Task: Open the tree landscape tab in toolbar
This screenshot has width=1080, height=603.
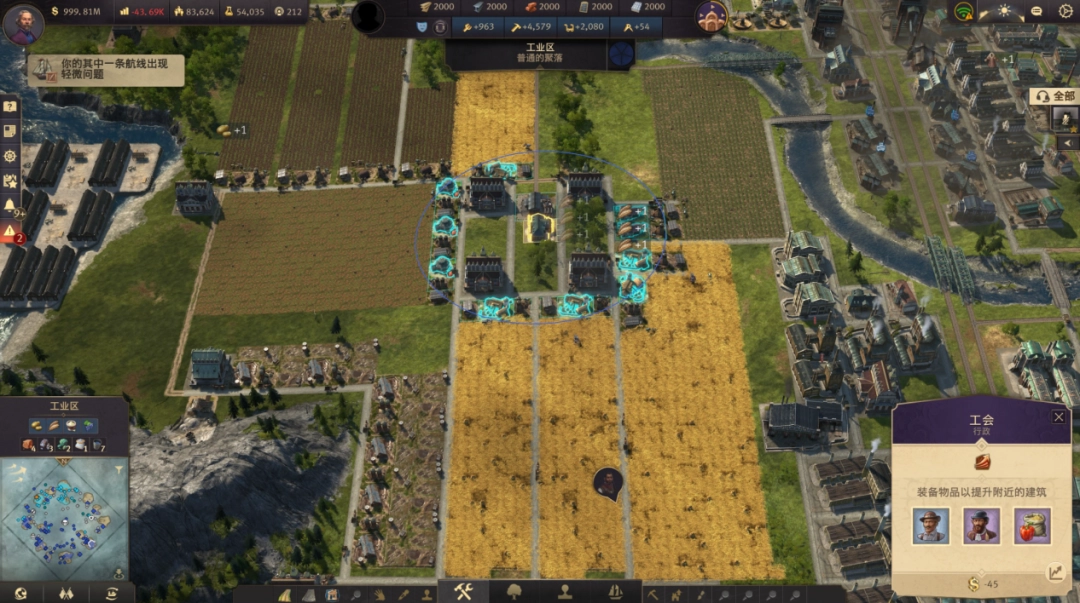Action: pos(514,591)
